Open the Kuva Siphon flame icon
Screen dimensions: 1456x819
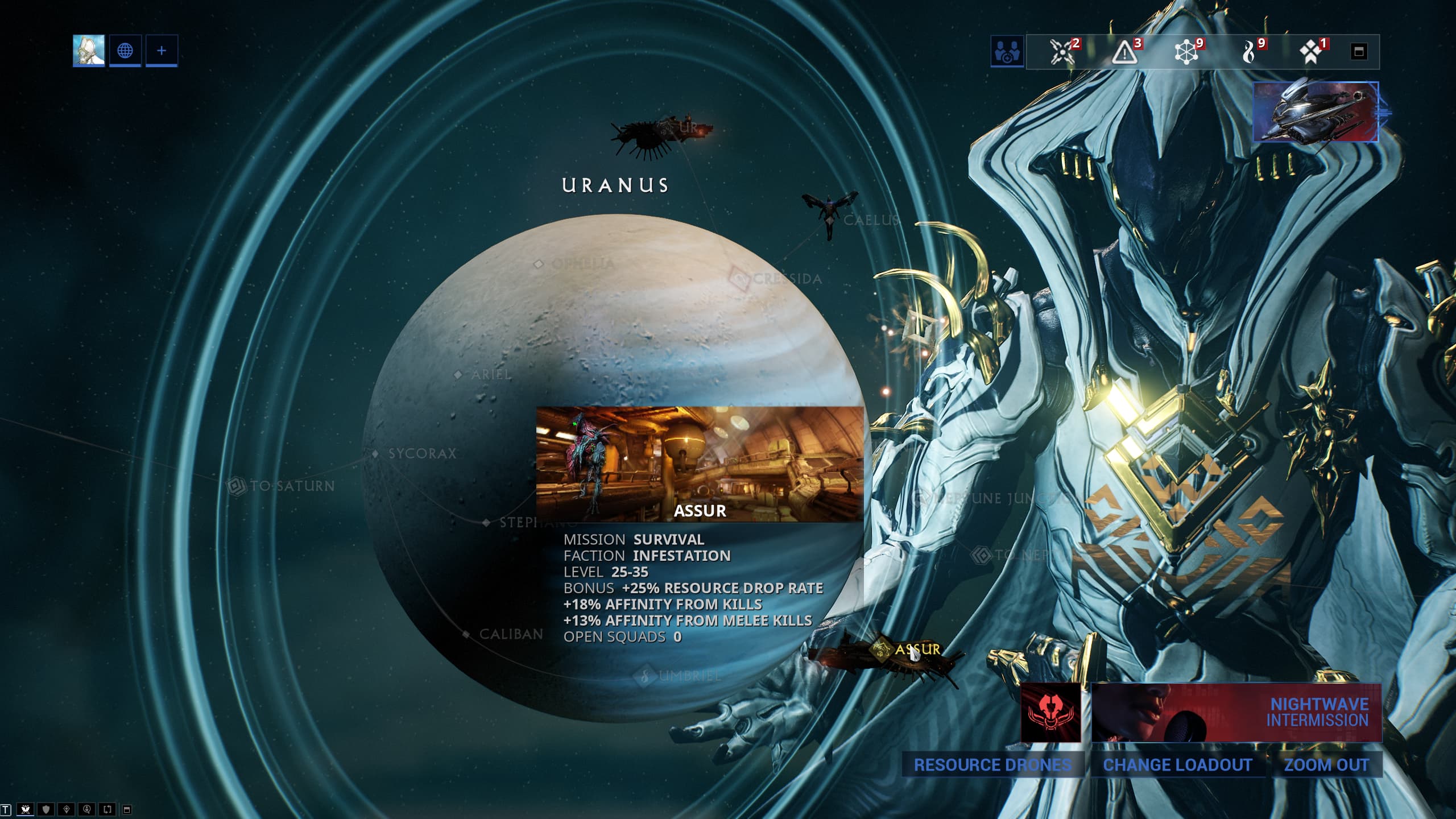click(x=1248, y=52)
